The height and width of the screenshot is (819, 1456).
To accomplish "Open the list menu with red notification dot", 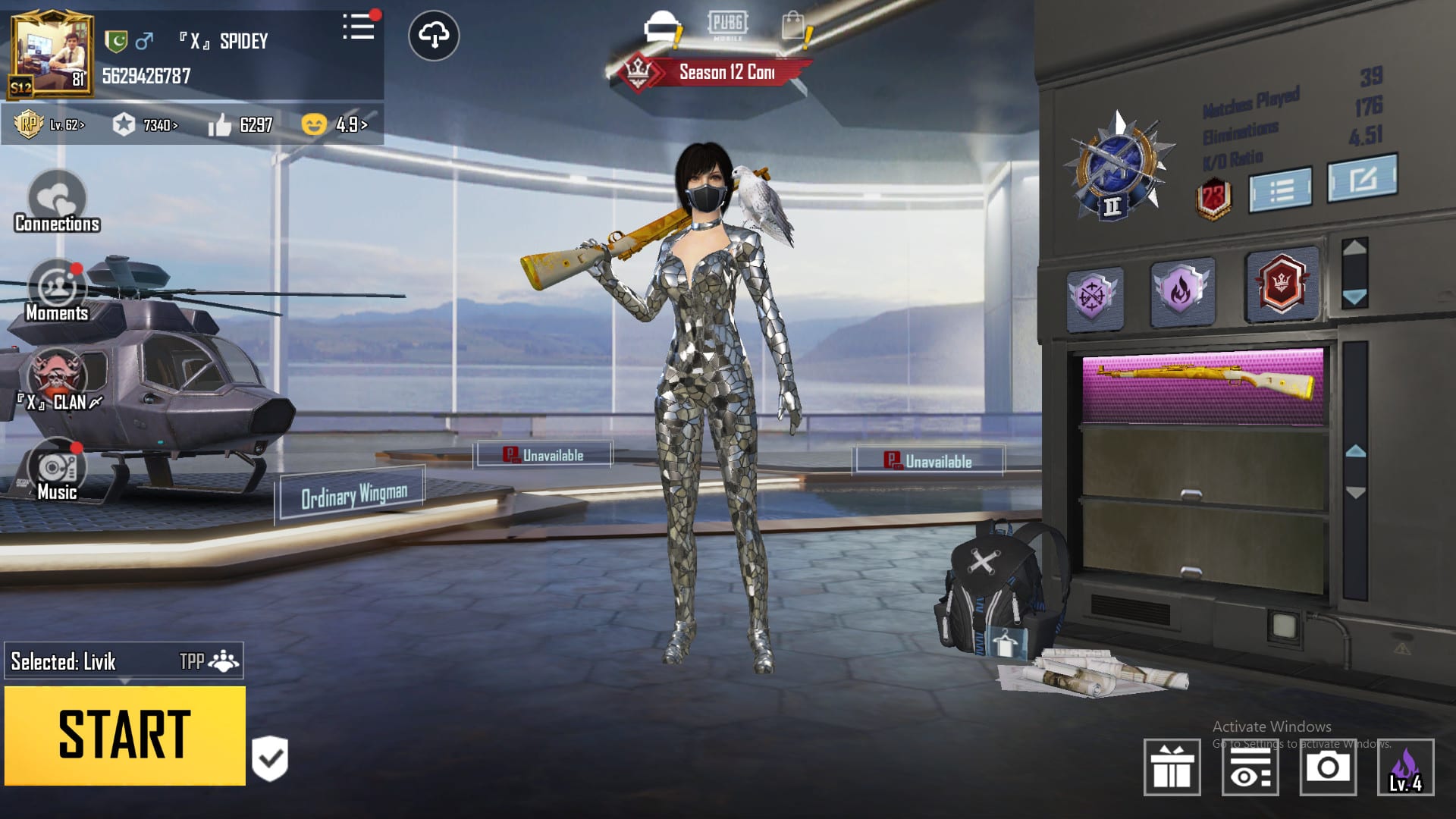I will click(x=359, y=27).
